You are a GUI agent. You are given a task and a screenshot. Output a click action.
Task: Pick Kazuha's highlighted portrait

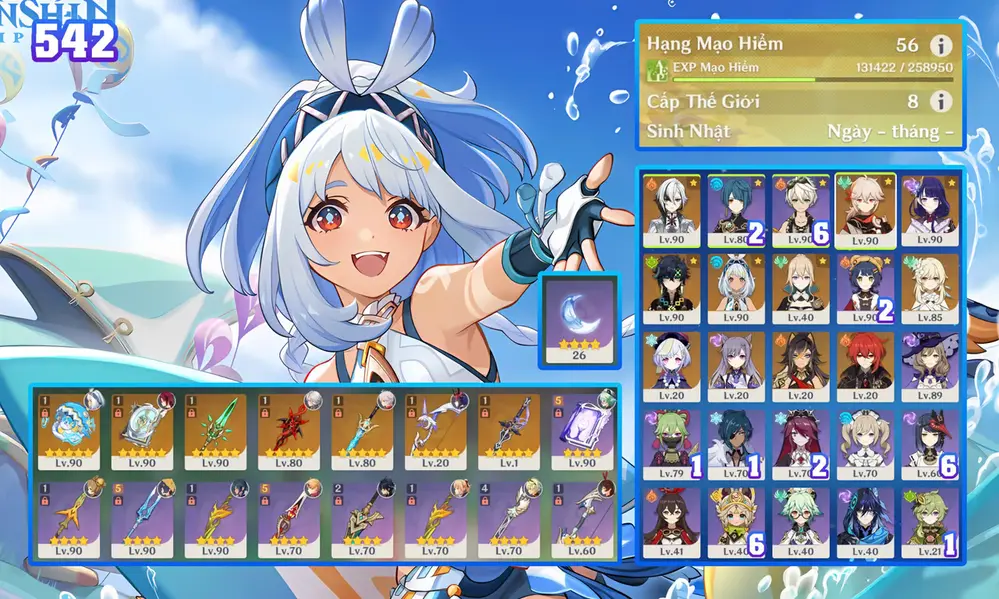(866, 211)
